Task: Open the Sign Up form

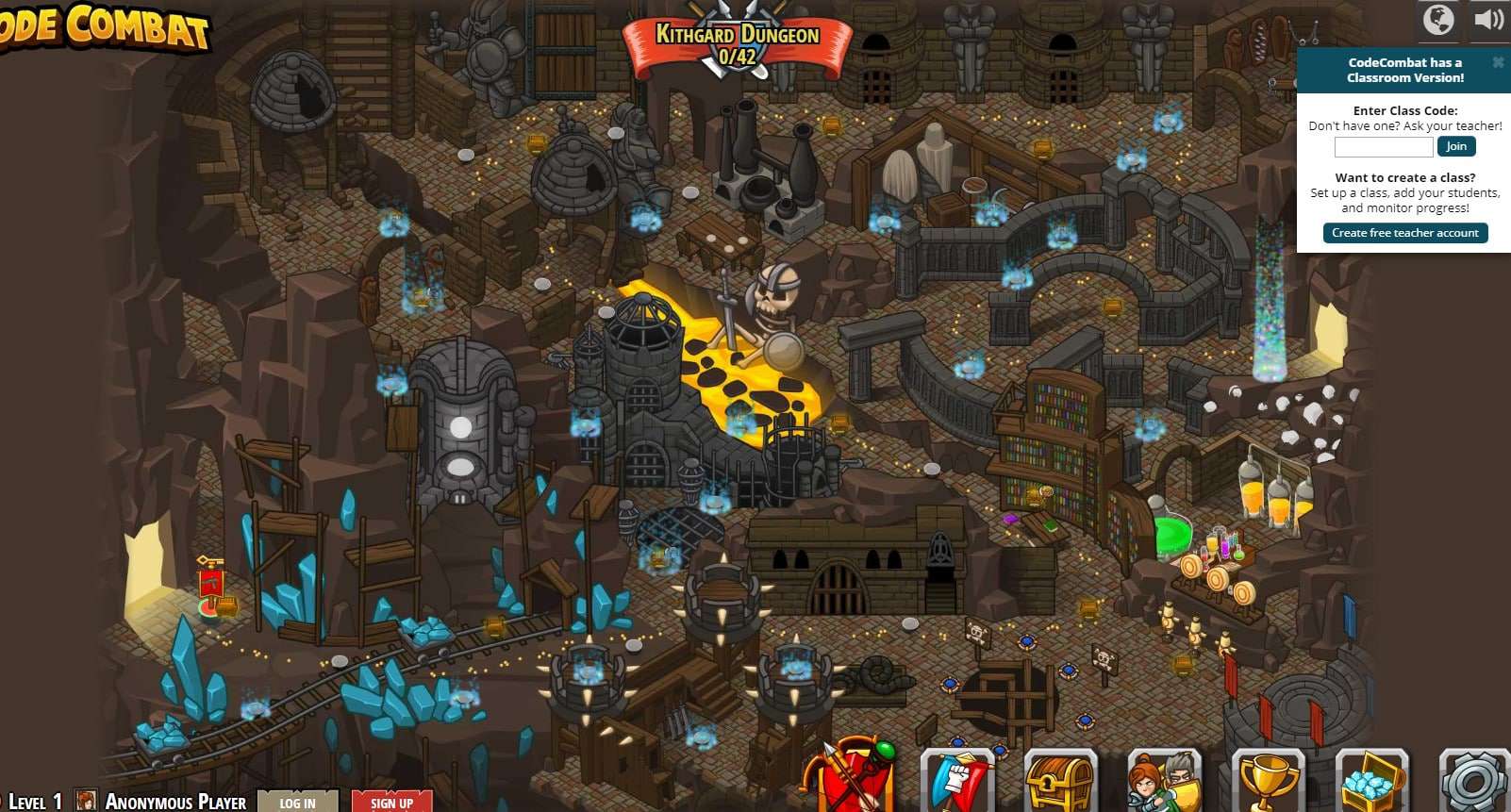Action: (391, 802)
